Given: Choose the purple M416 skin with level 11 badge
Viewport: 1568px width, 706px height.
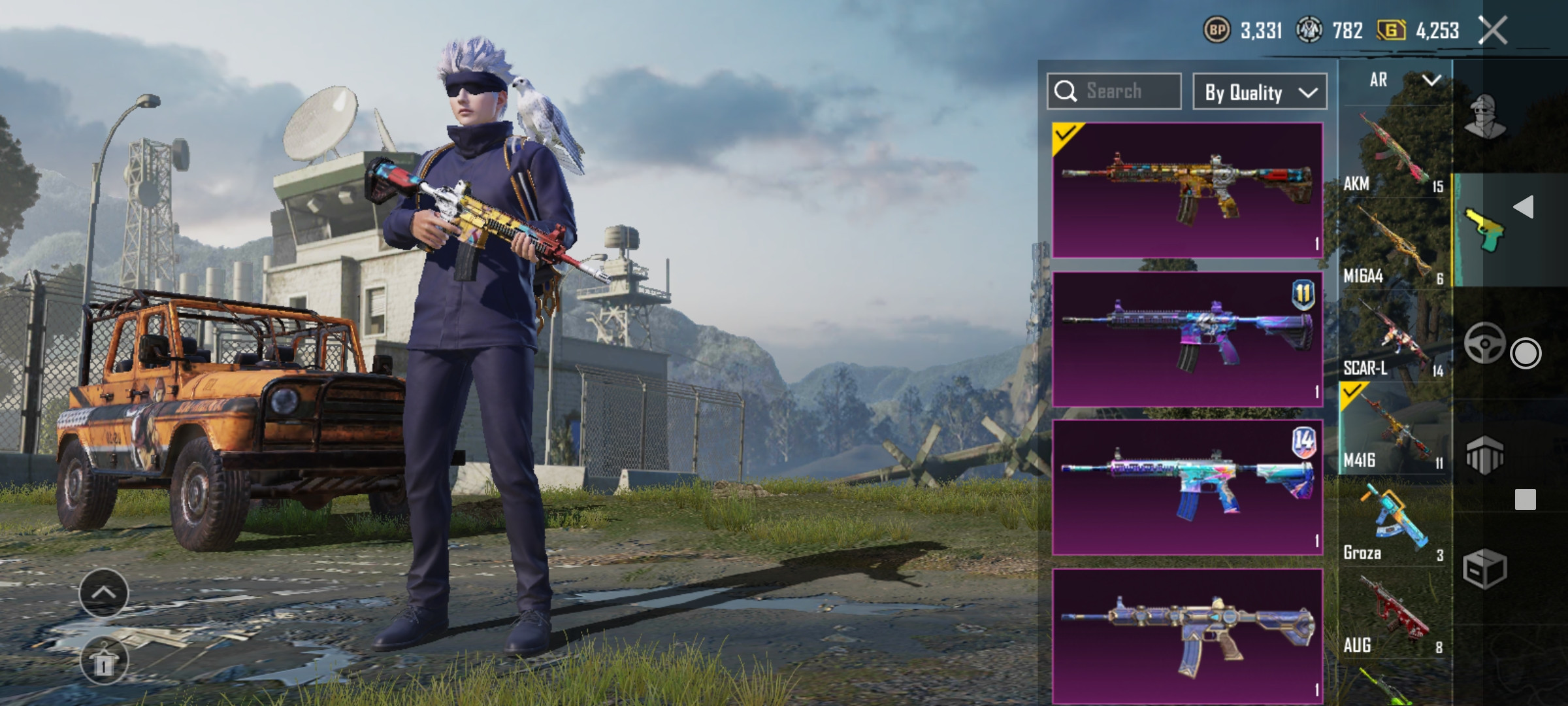Looking at the screenshot, I should [1187, 339].
